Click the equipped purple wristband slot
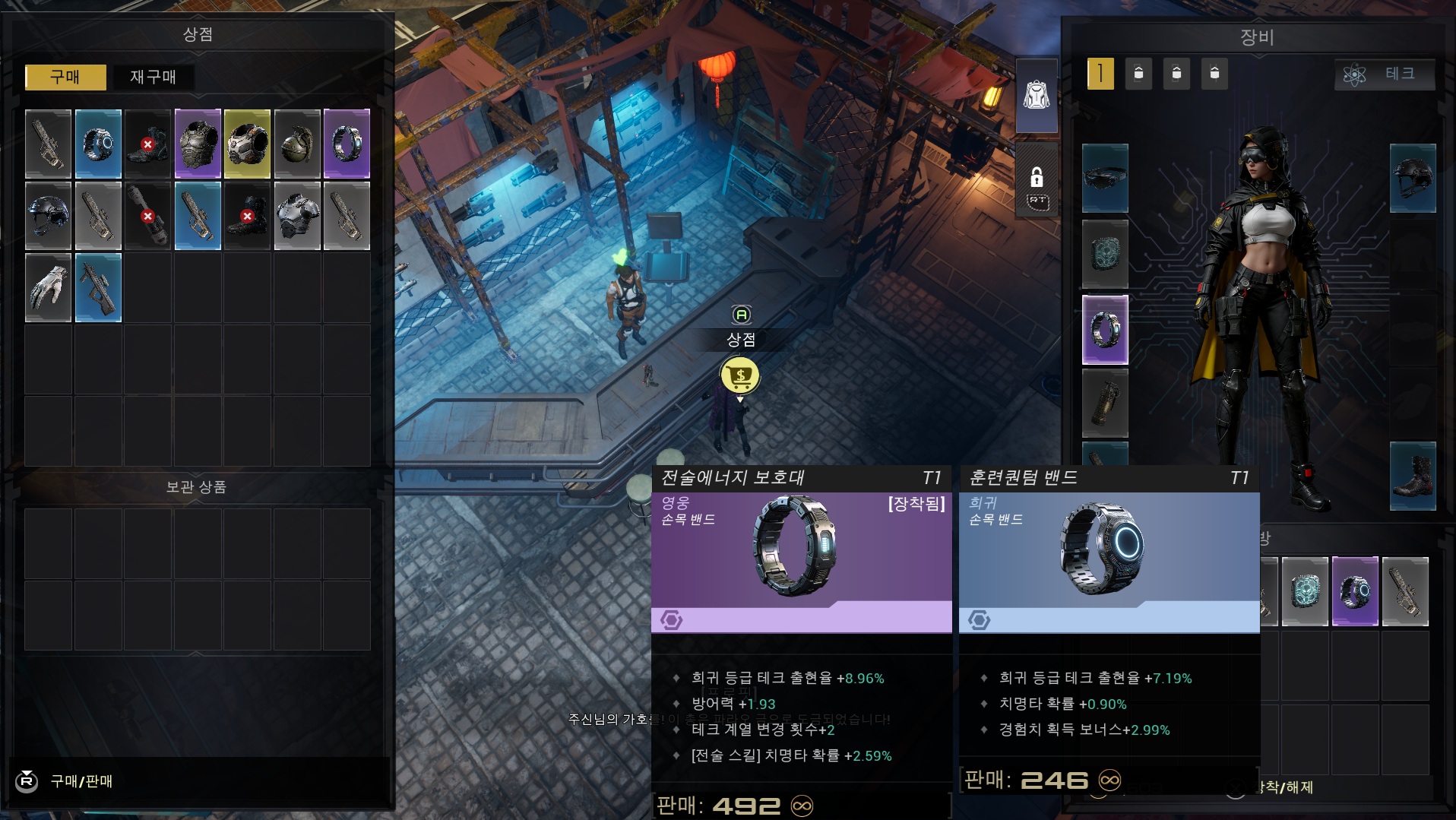 pos(1104,330)
